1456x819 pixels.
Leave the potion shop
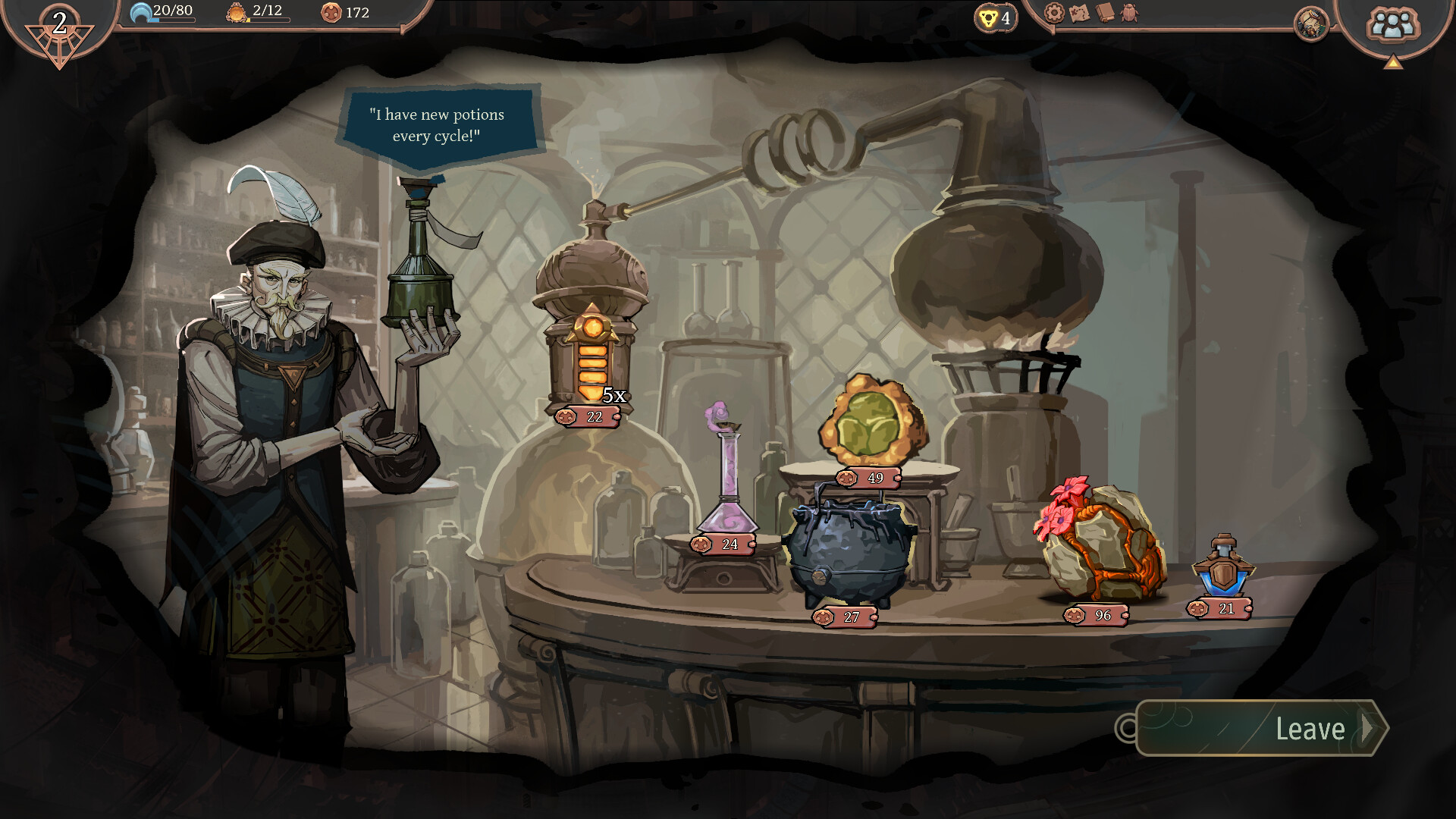(x=1263, y=729)
